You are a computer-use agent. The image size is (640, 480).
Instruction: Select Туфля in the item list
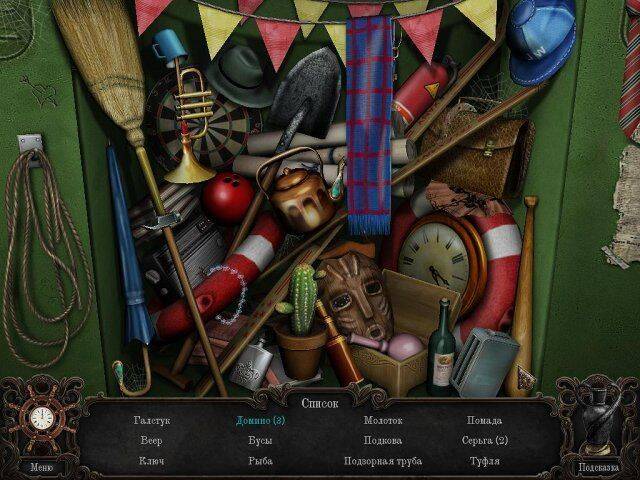485,461
